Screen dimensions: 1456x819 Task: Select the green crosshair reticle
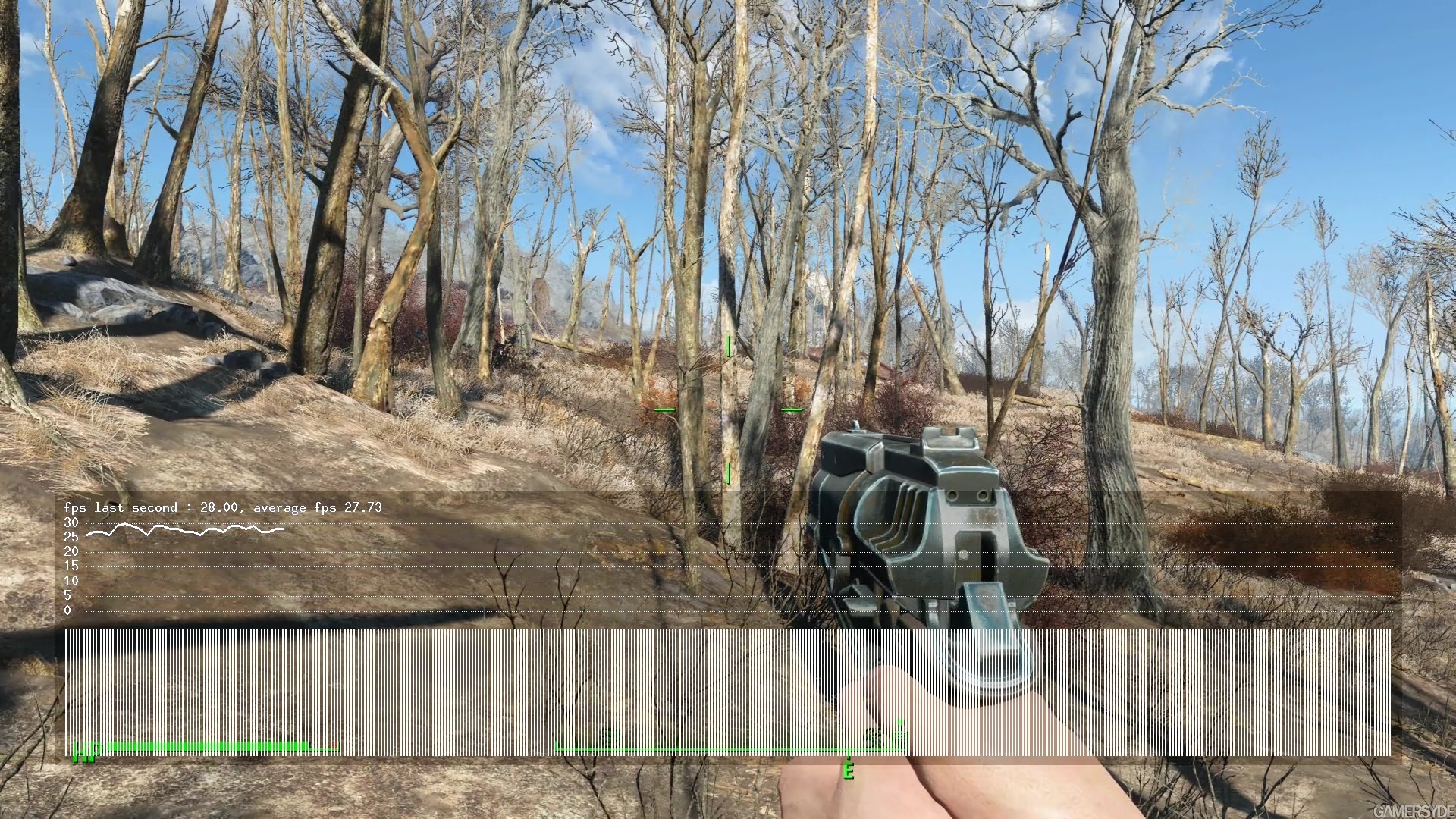tap(728, 409)
